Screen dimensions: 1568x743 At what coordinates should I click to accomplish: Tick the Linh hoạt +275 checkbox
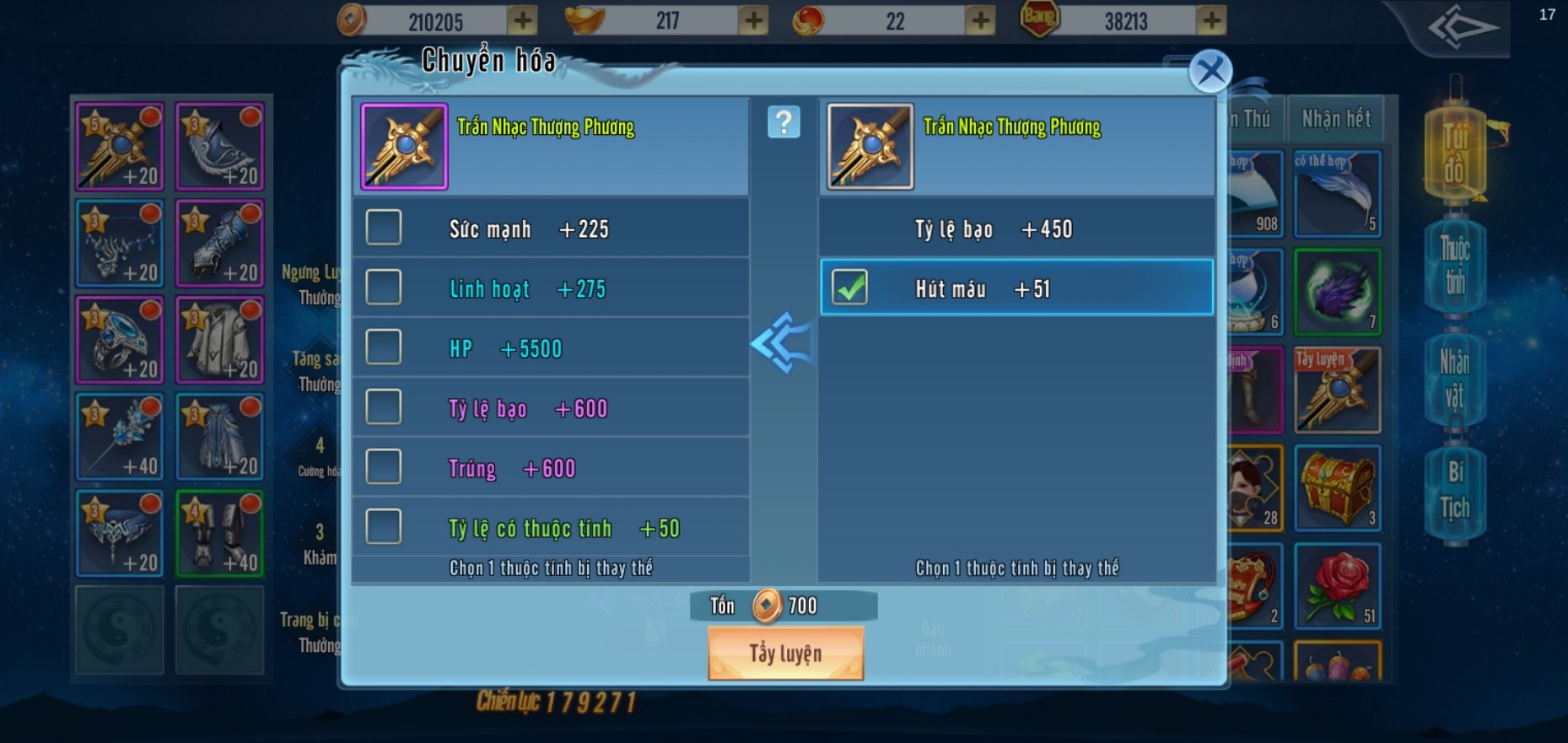(384, 288)
